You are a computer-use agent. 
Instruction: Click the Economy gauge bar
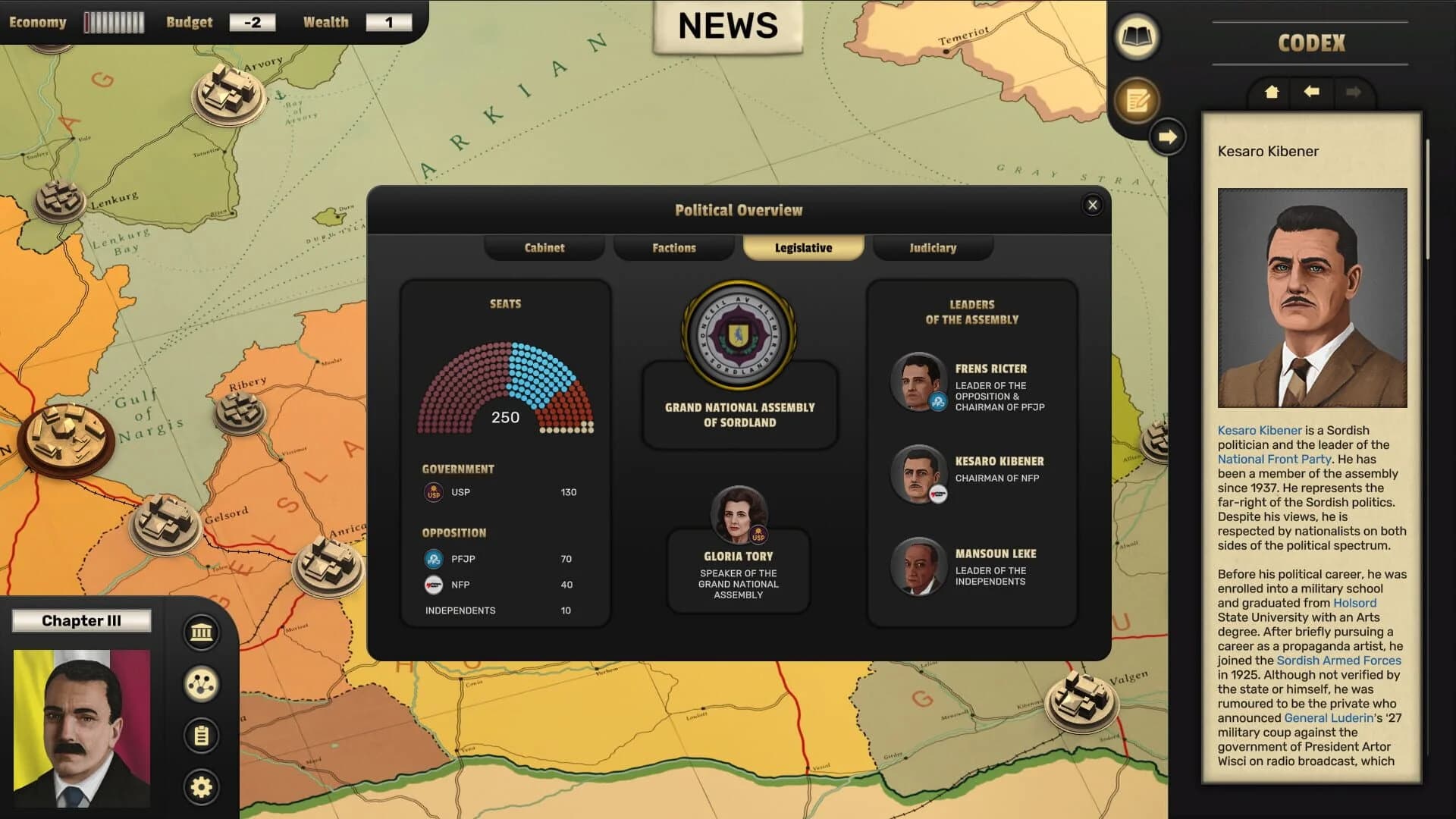tap(114, 22)
